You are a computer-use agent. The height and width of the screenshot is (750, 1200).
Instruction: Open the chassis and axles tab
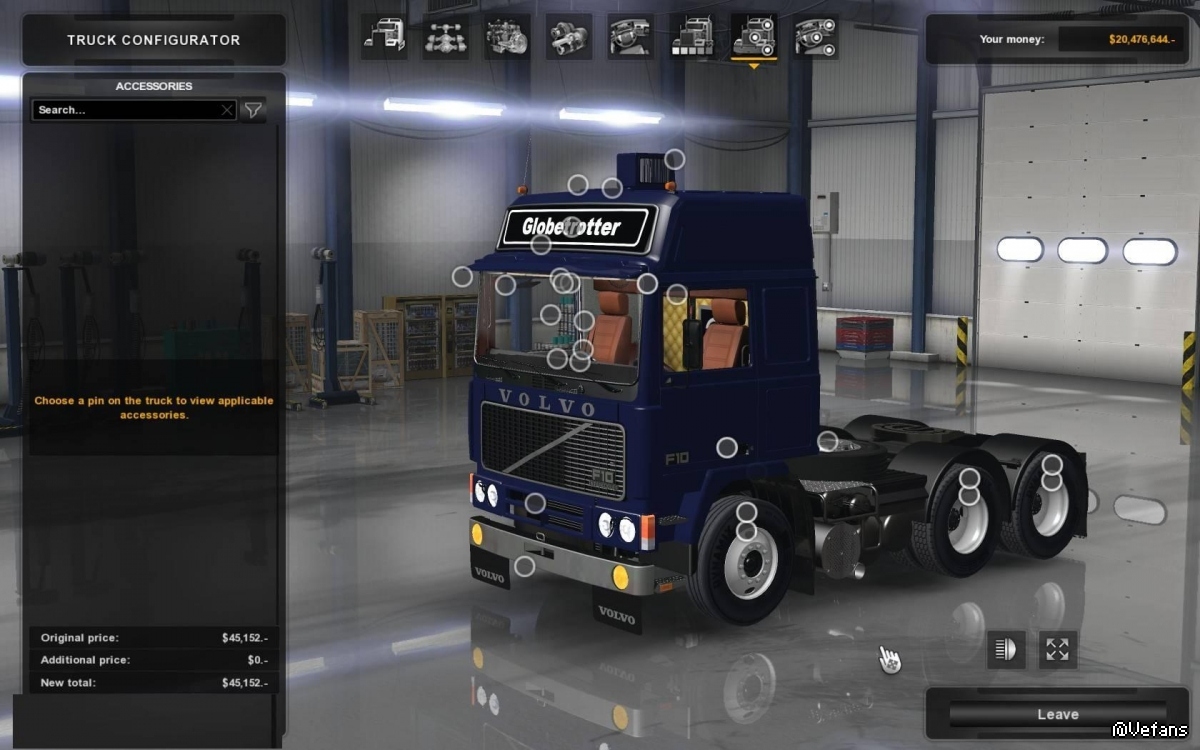point(446,37)
